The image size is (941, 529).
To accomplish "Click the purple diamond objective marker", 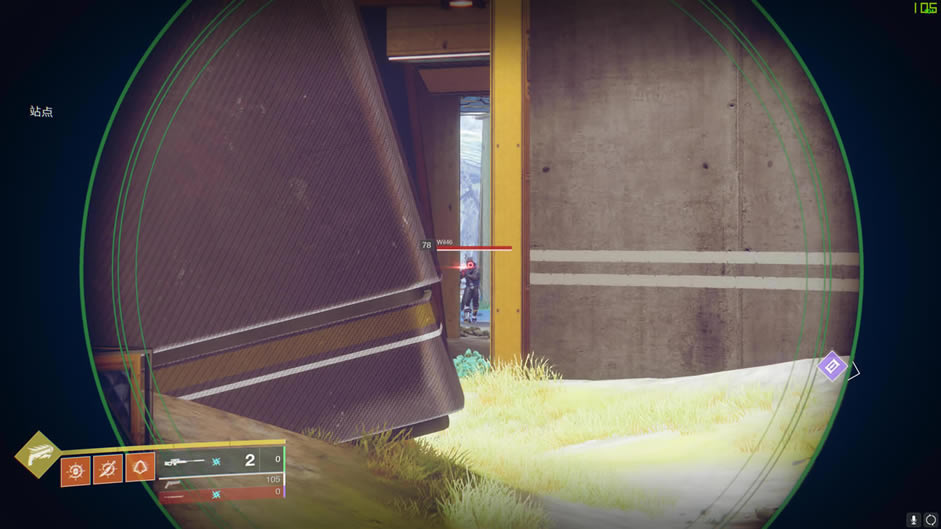I will pyautogui.click(x=832, y=366).
